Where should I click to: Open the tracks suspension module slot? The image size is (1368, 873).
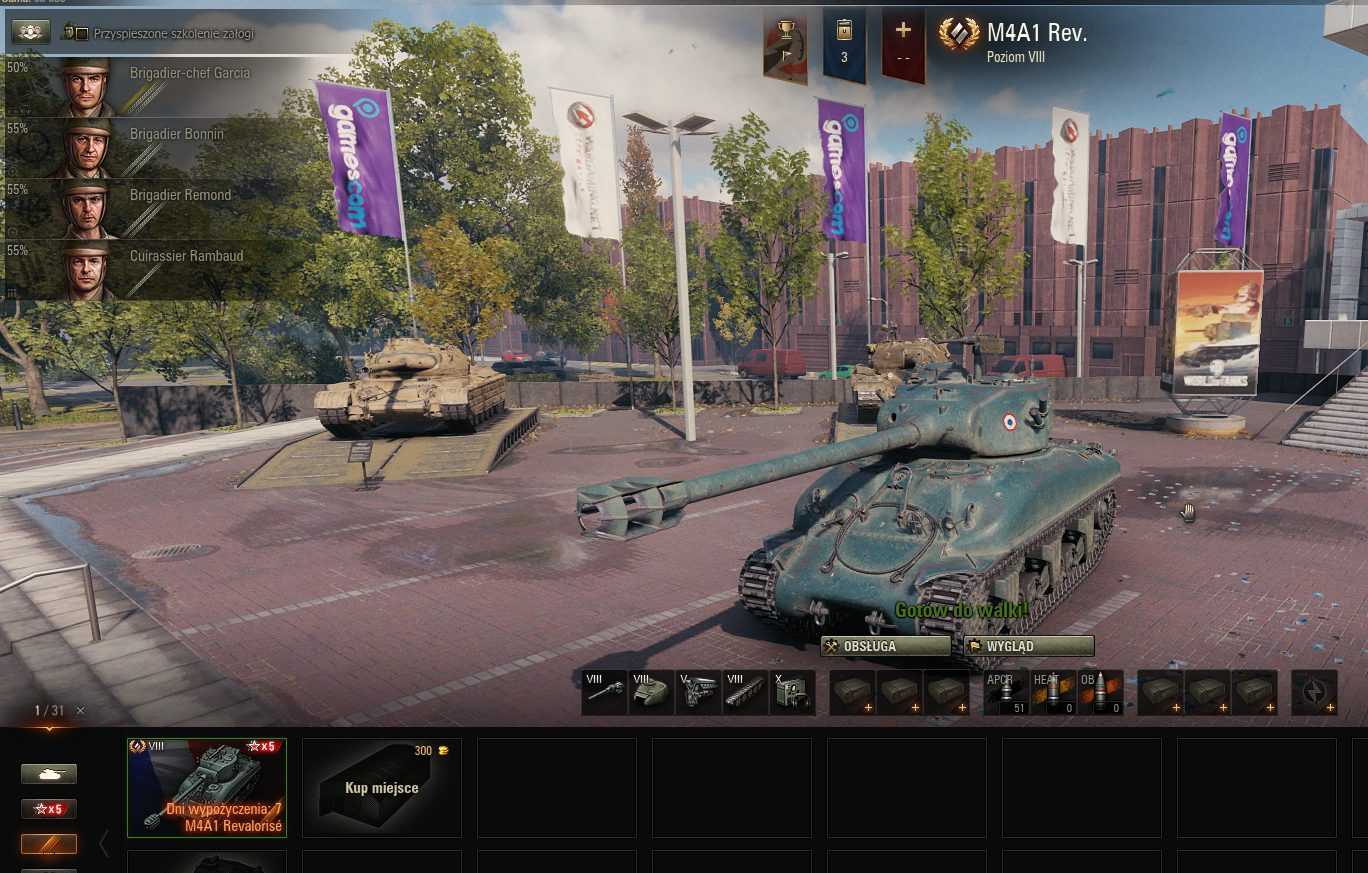[x=745, y=692]
